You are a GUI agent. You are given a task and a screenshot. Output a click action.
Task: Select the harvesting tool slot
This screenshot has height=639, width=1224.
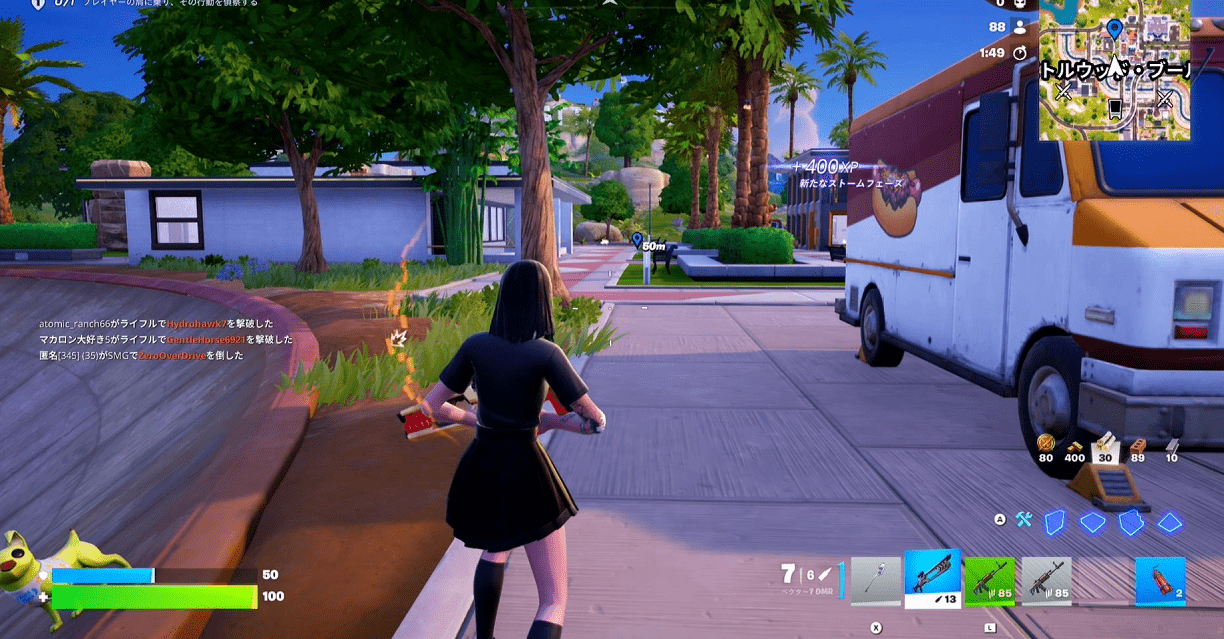(876, 581)
